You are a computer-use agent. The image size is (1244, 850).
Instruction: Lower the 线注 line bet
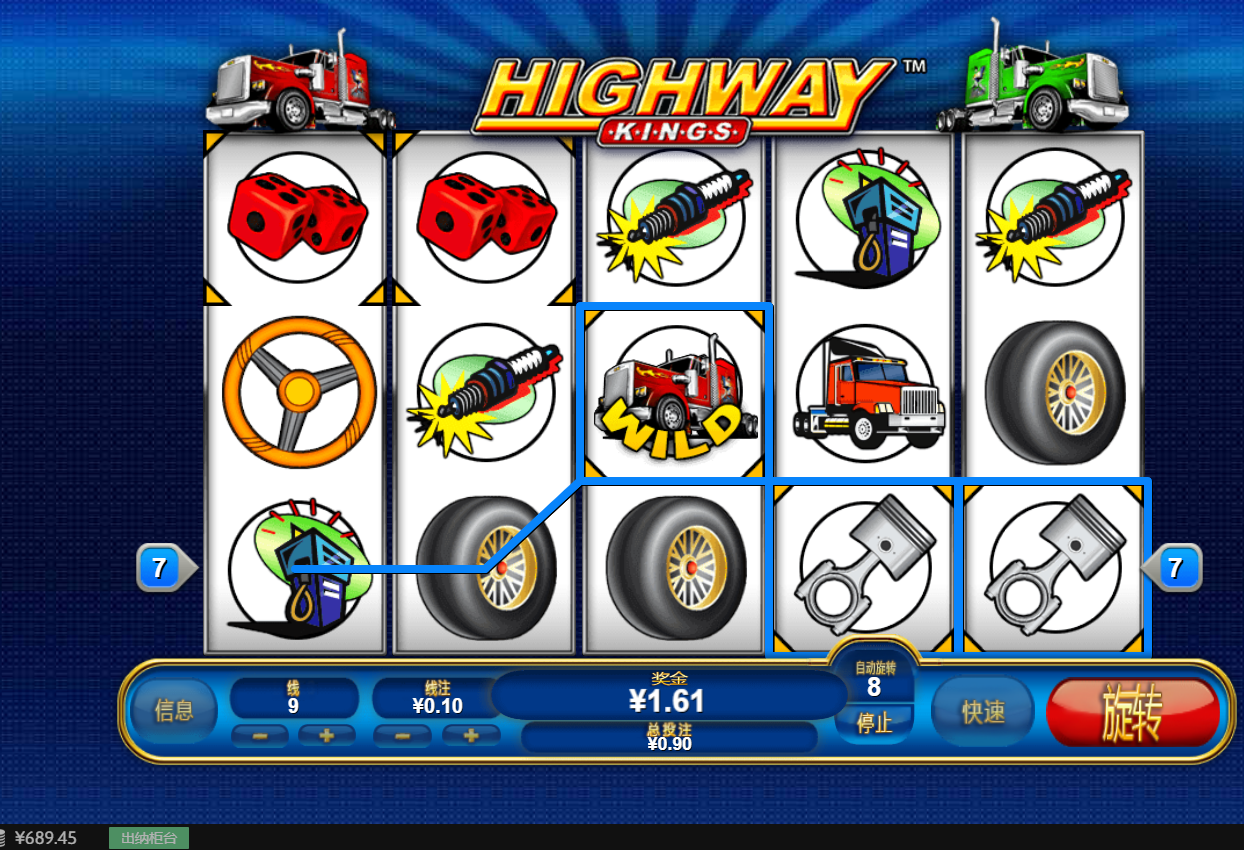tap(402, 736)
